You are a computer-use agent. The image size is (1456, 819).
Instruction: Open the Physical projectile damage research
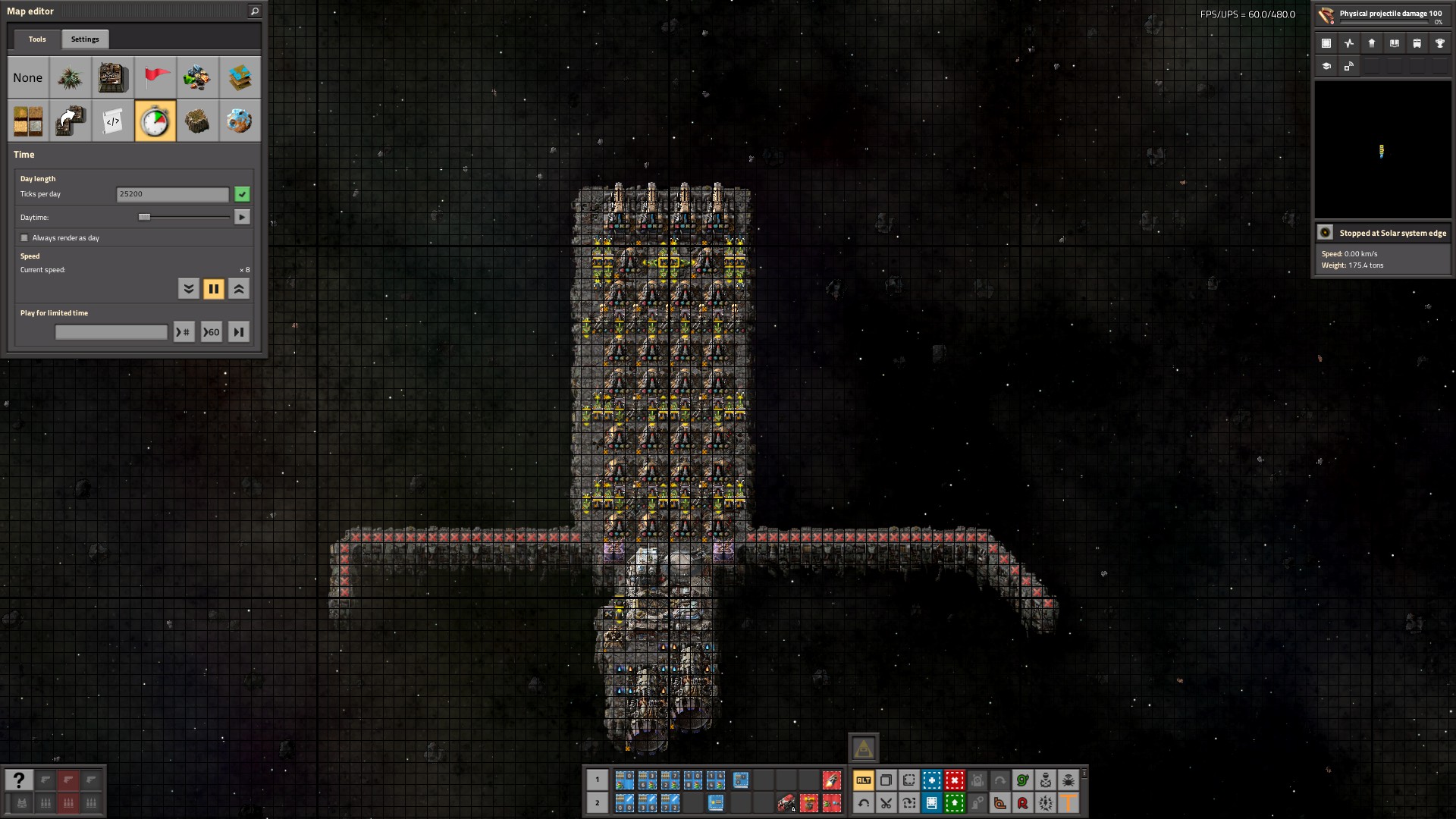pos(1382,16)
